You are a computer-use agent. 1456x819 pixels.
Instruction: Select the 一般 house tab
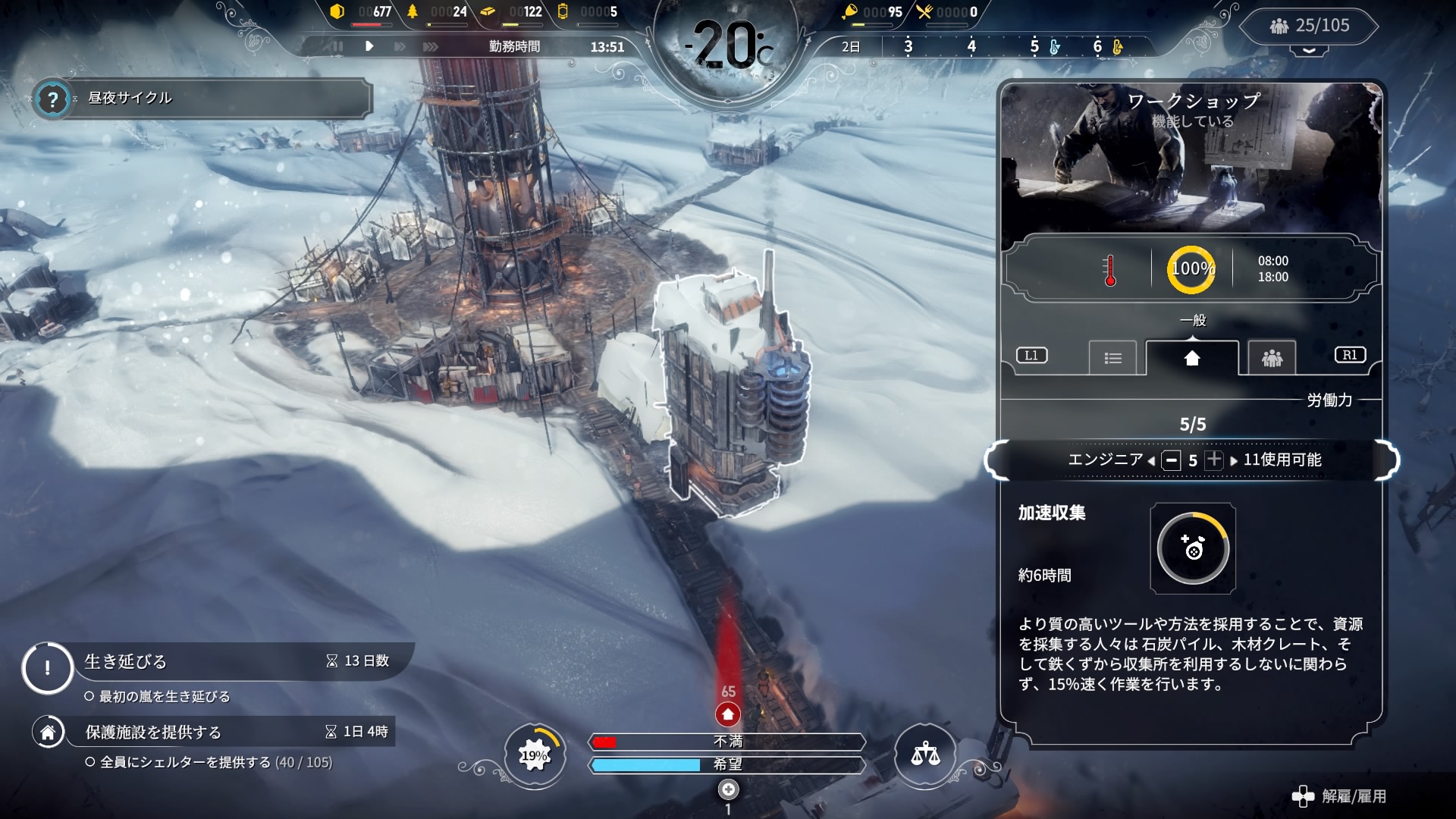1192,358
